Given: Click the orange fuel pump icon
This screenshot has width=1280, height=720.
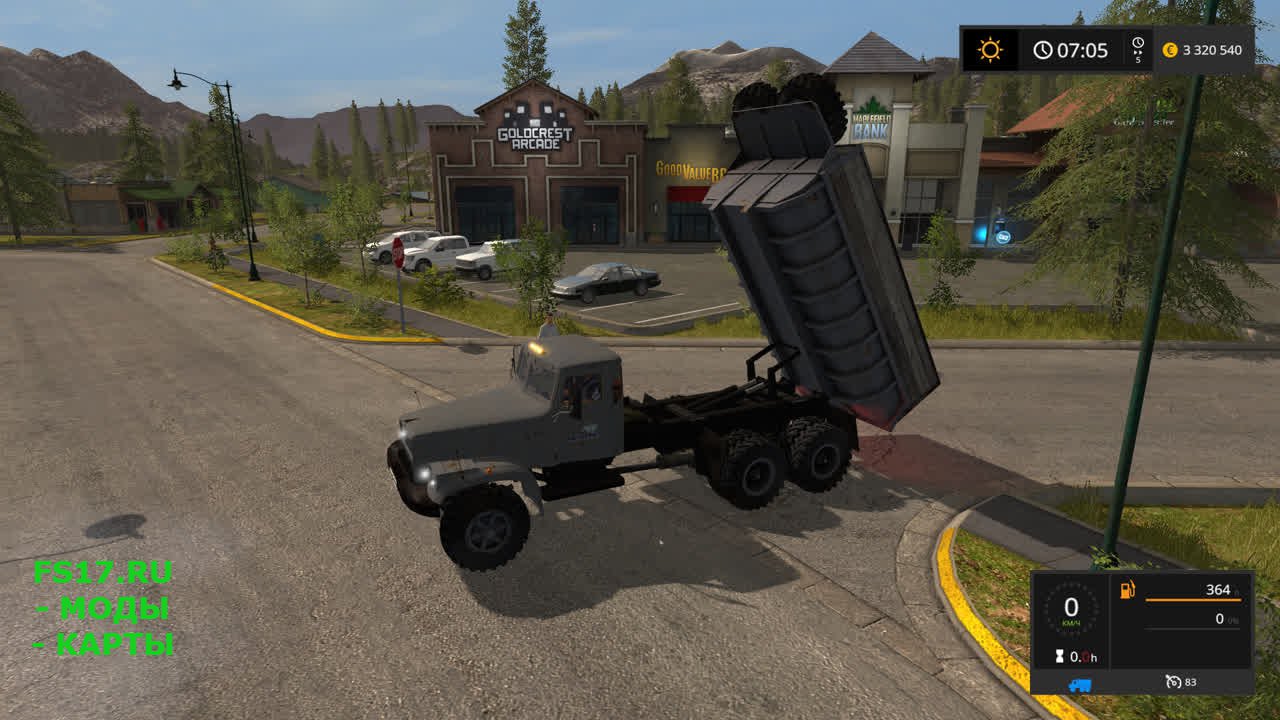Looking at the screenshot, I should [1128, 590].
